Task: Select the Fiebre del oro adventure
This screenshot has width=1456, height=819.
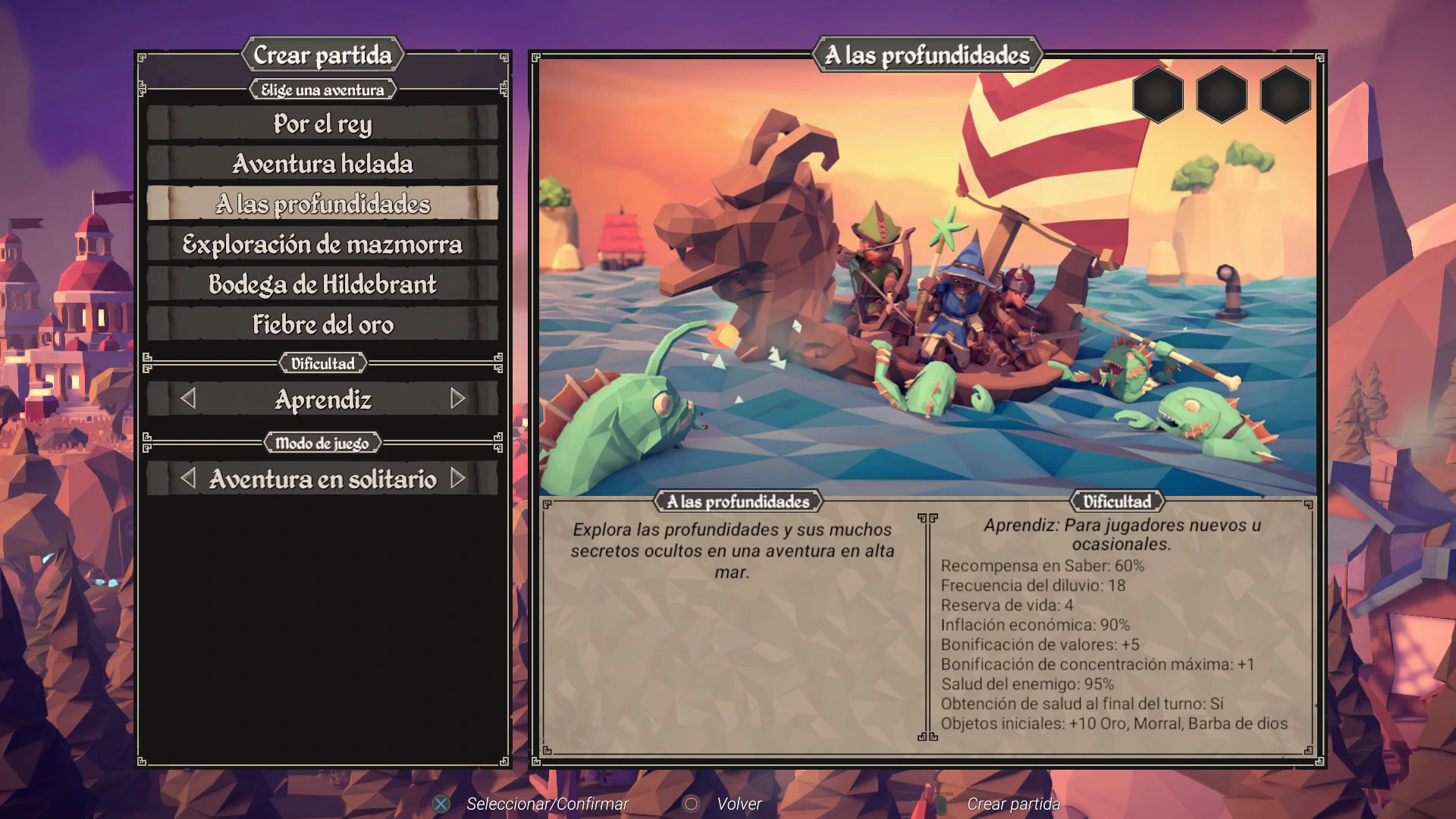Action: click(x=322, y=325)
